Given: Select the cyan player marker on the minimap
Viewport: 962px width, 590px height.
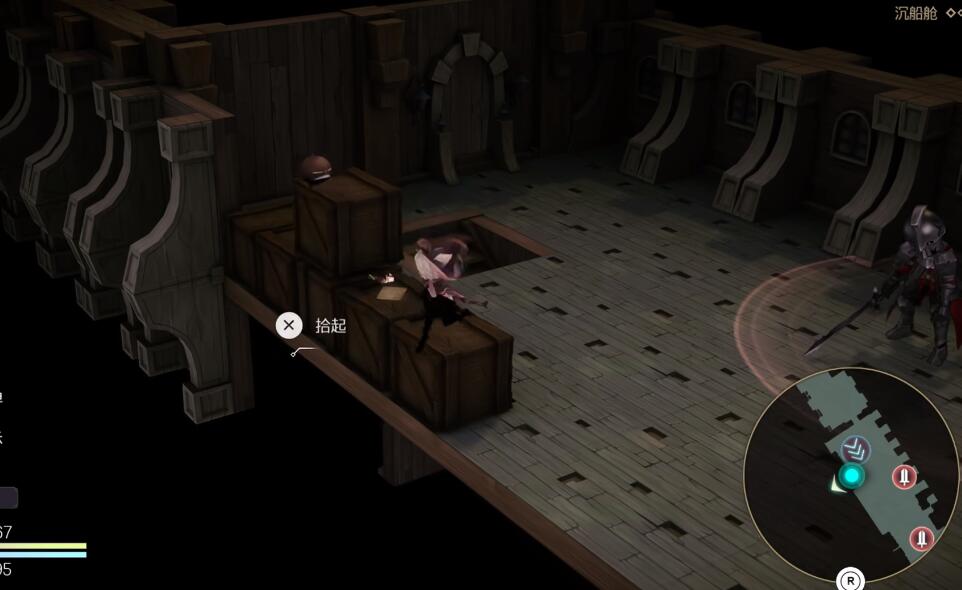Looking at the screenshot, I should pos(852,476).
